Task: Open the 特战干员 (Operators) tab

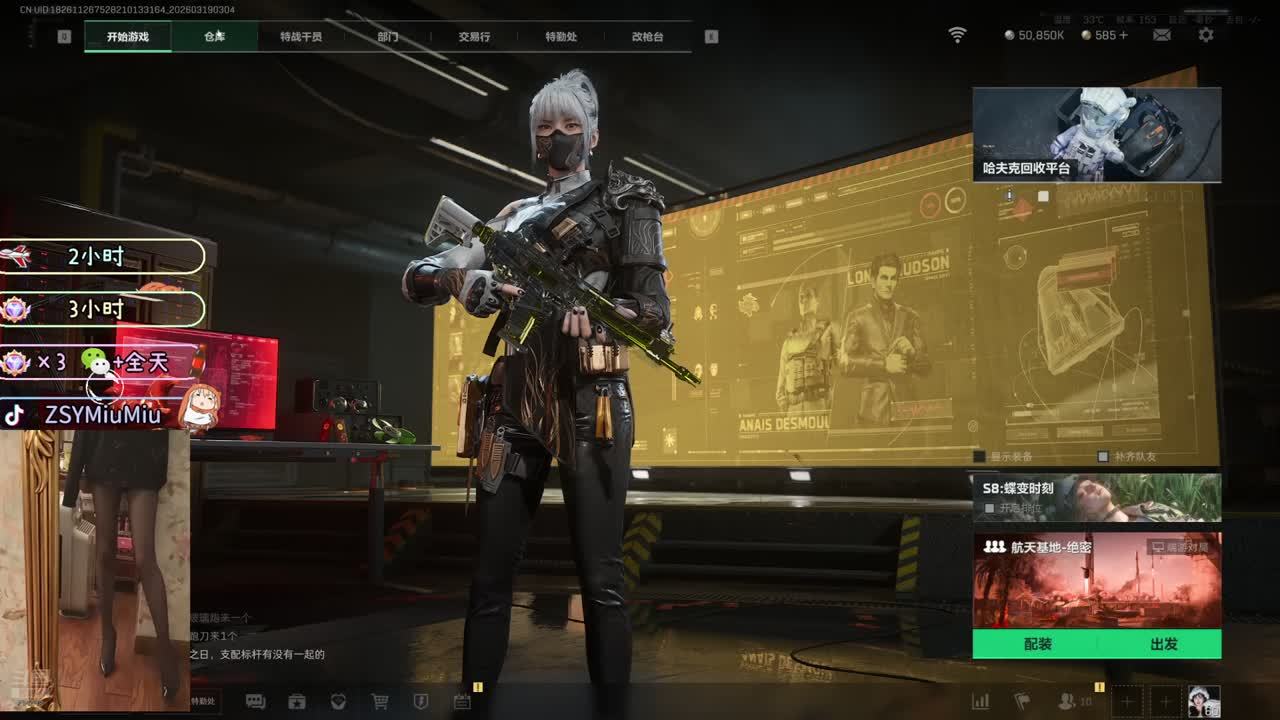Action: click(x=301, y=37)
